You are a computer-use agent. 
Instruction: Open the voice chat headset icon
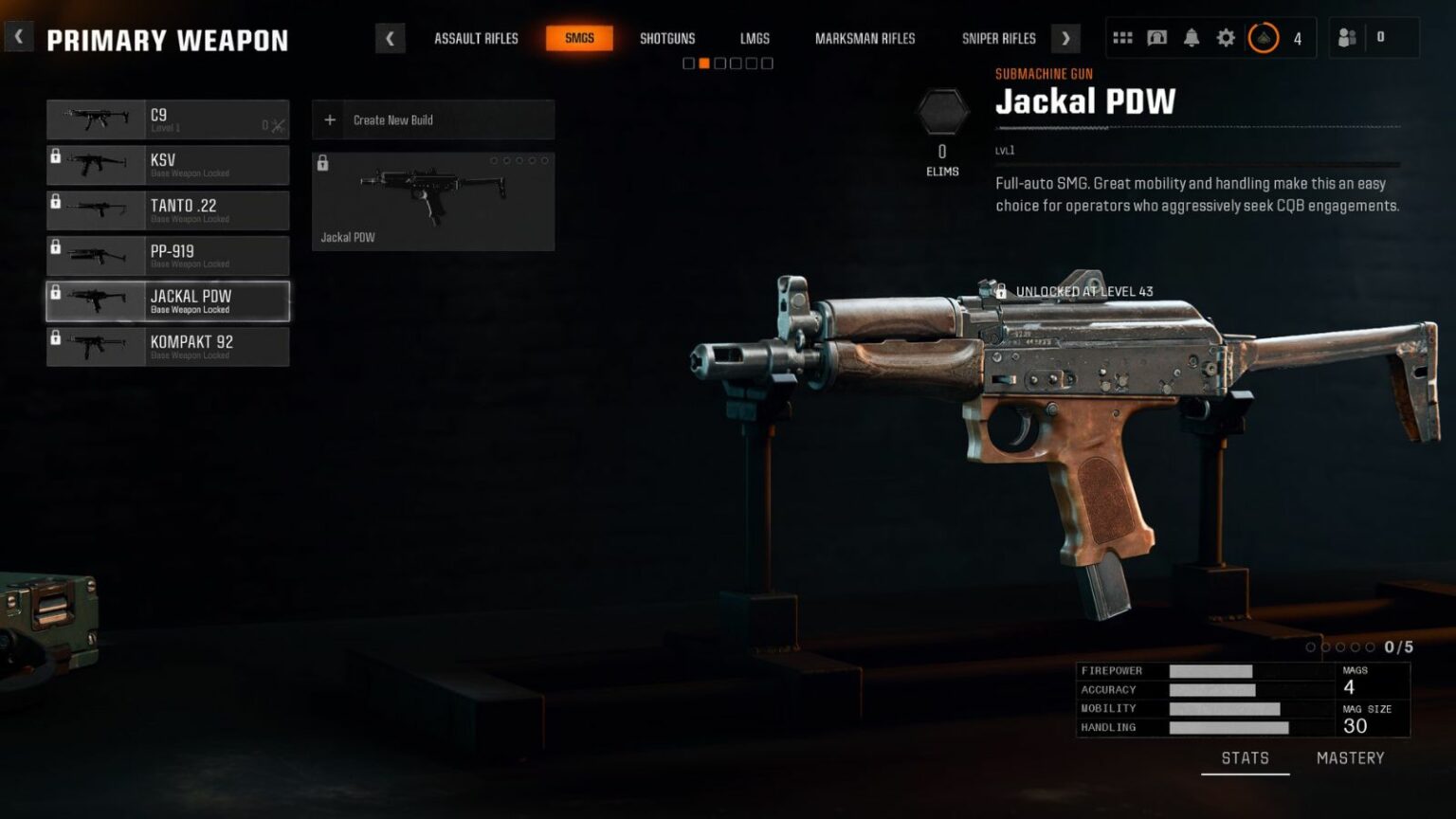(1157, 37)
